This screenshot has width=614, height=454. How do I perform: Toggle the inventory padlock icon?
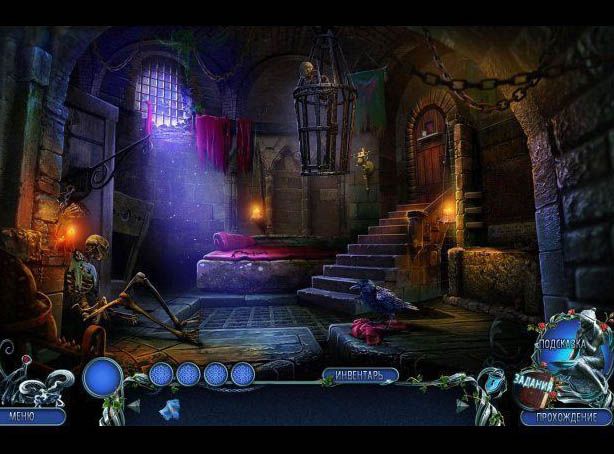[491, 384]
